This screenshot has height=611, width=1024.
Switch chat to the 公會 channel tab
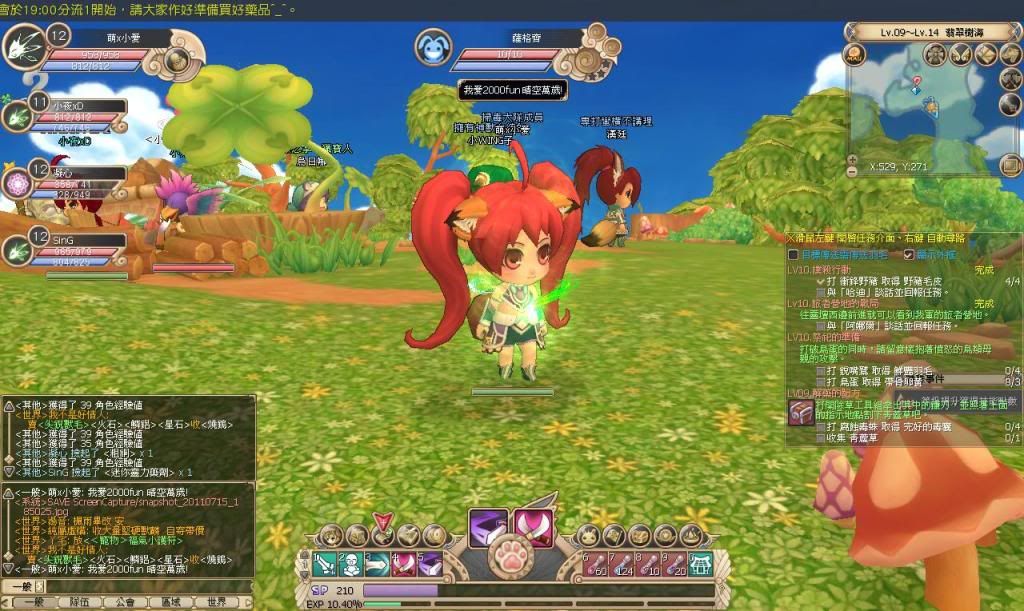tap(125, 603)
